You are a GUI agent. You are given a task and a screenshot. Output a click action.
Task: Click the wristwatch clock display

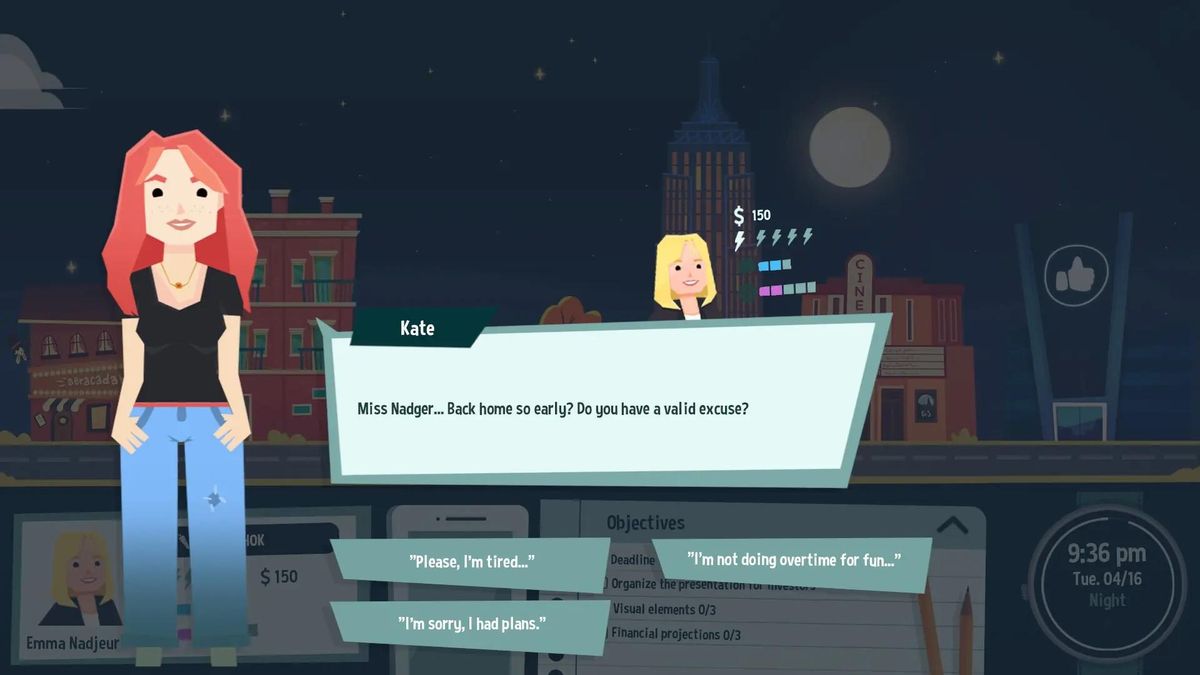(x=1106, y=577)
